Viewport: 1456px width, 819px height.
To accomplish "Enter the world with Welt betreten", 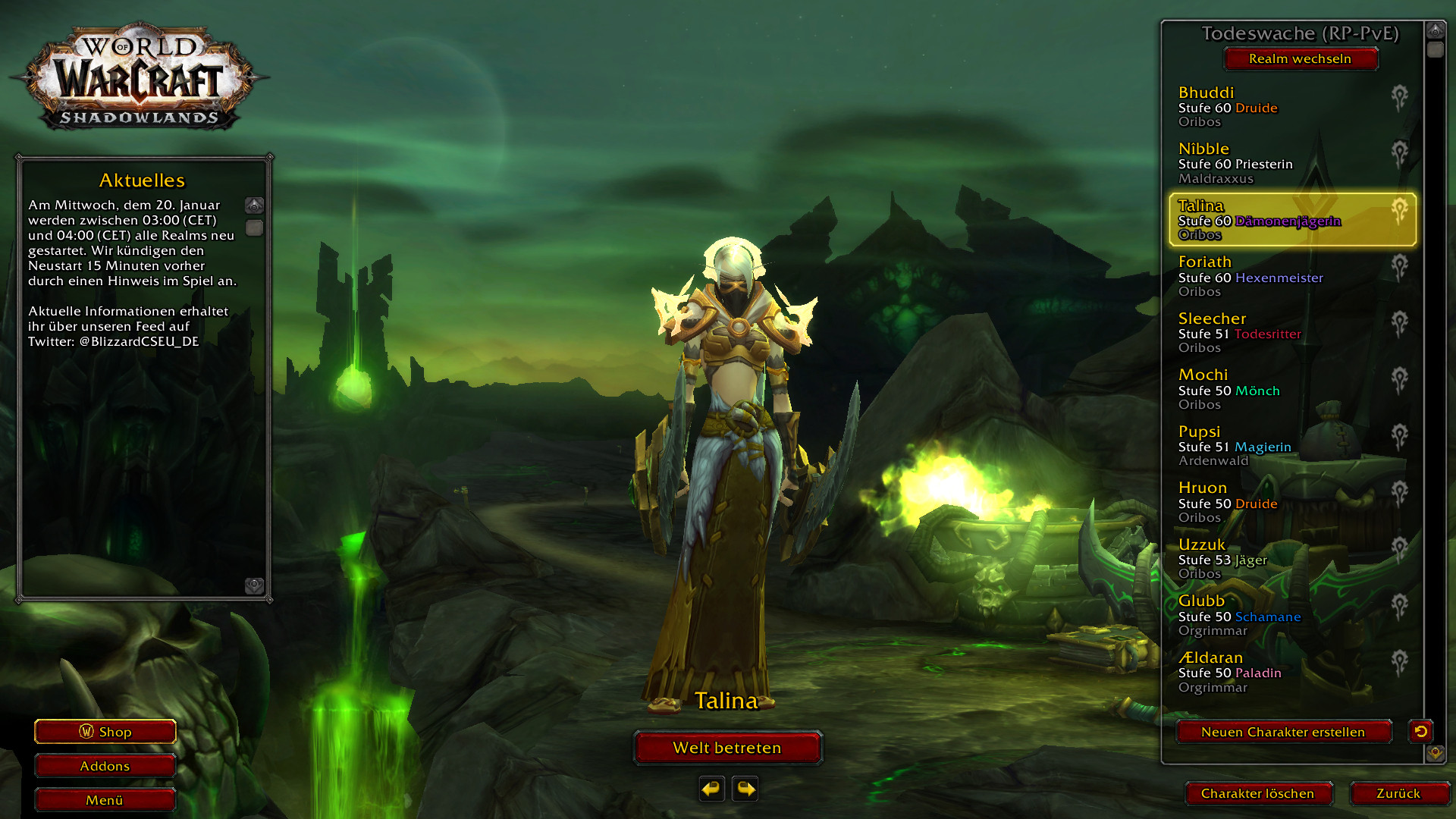I will pyautogui.click(x=727, y=748).
